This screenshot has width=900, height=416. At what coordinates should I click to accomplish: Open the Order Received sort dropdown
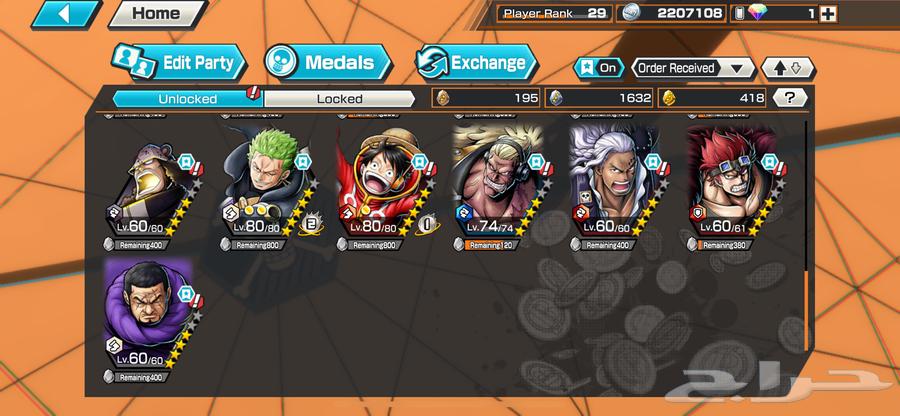(693, 68)
